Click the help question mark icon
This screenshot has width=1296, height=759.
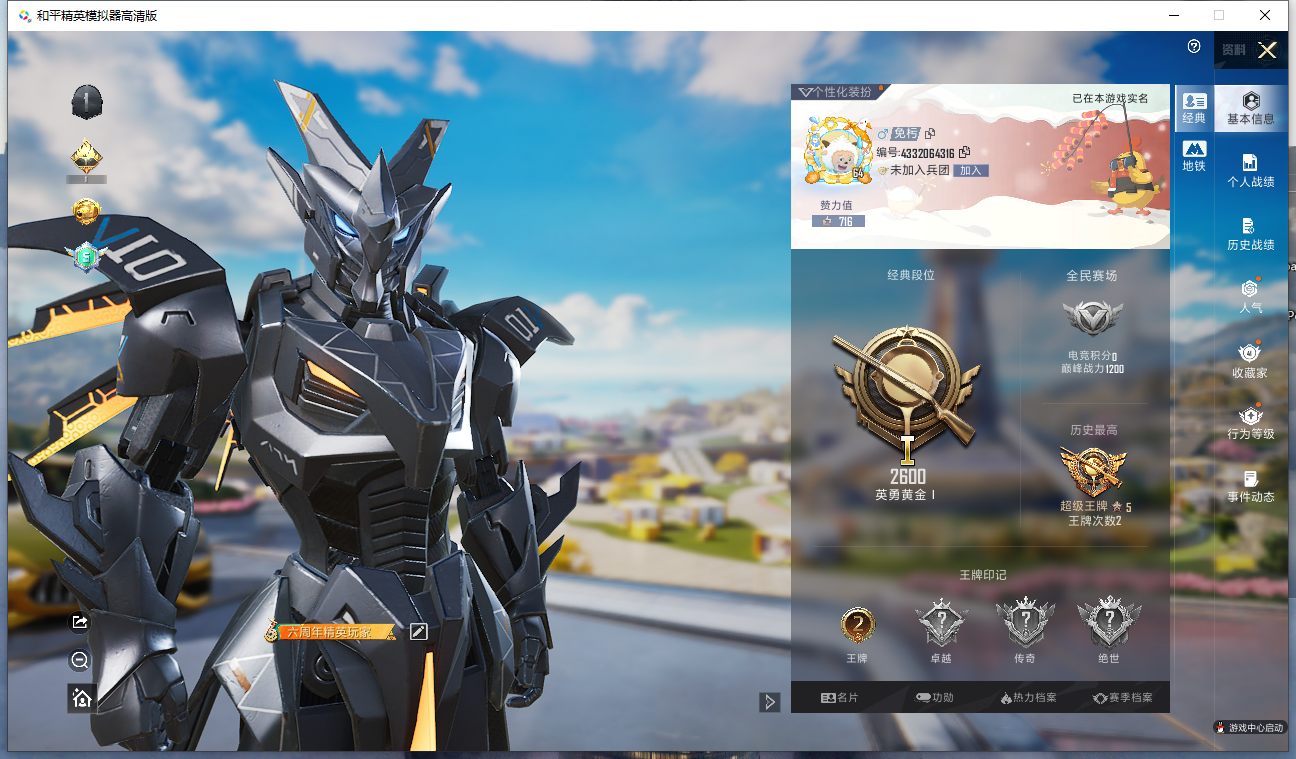1194,47
